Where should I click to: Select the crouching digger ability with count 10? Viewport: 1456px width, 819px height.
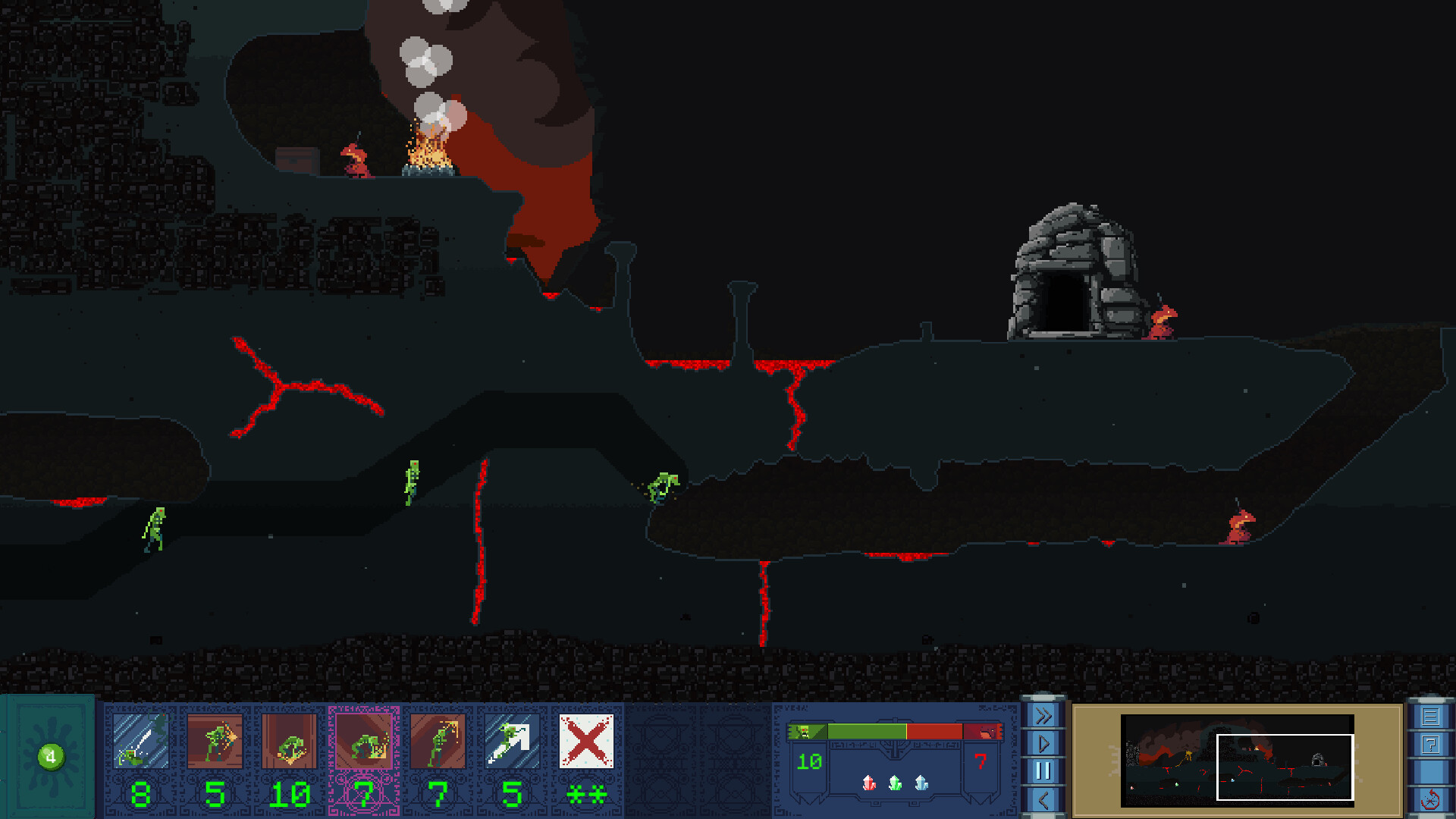click(x=289, y=741)
